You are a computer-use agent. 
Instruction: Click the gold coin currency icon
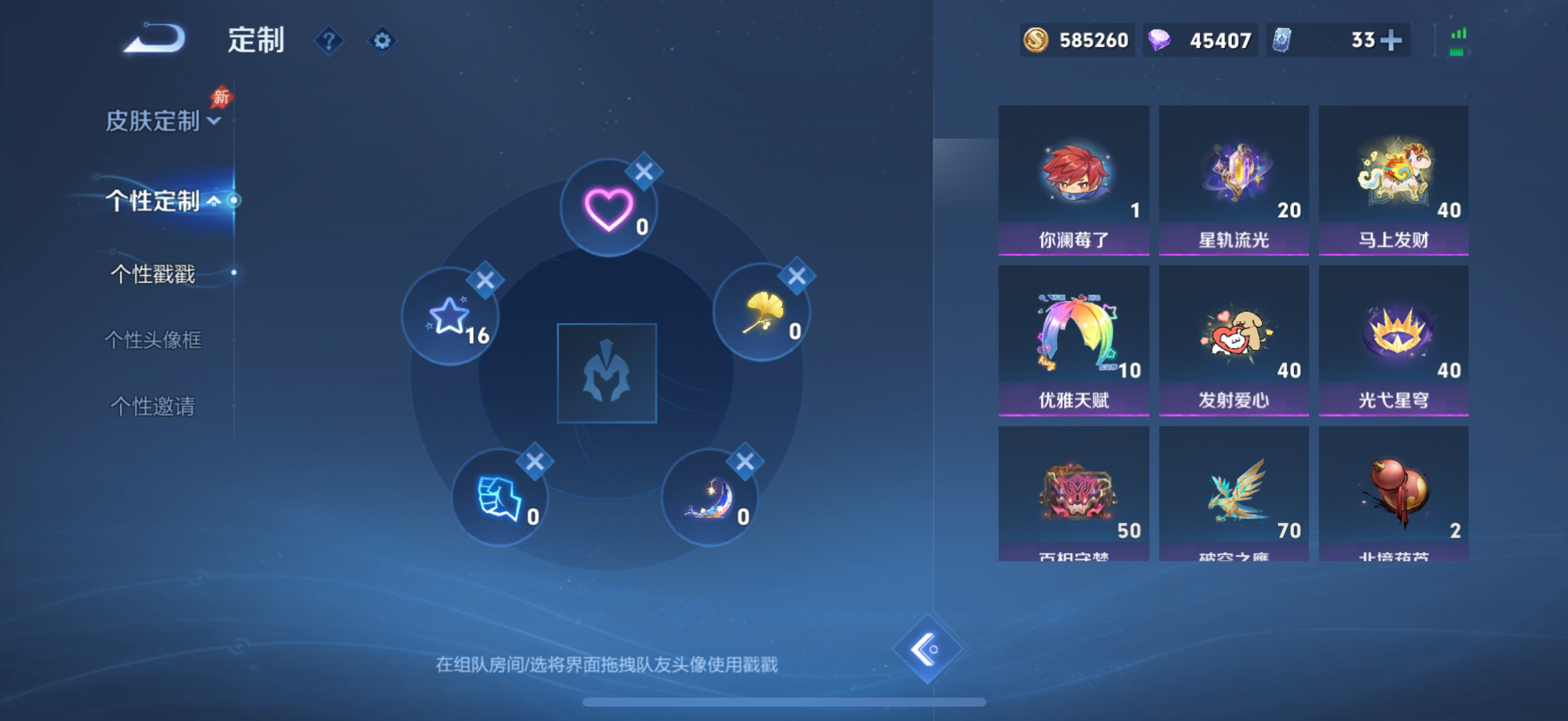(x=1038, y=40)
